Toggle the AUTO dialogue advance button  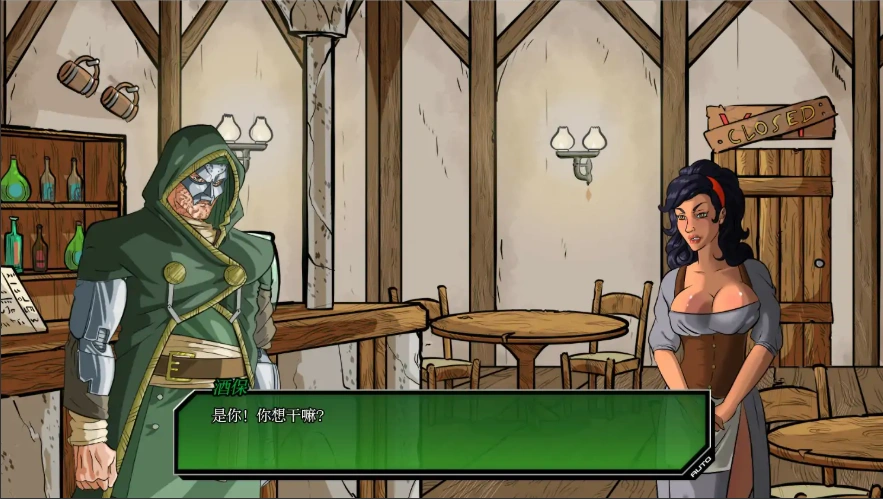click(x=700, y=464)
